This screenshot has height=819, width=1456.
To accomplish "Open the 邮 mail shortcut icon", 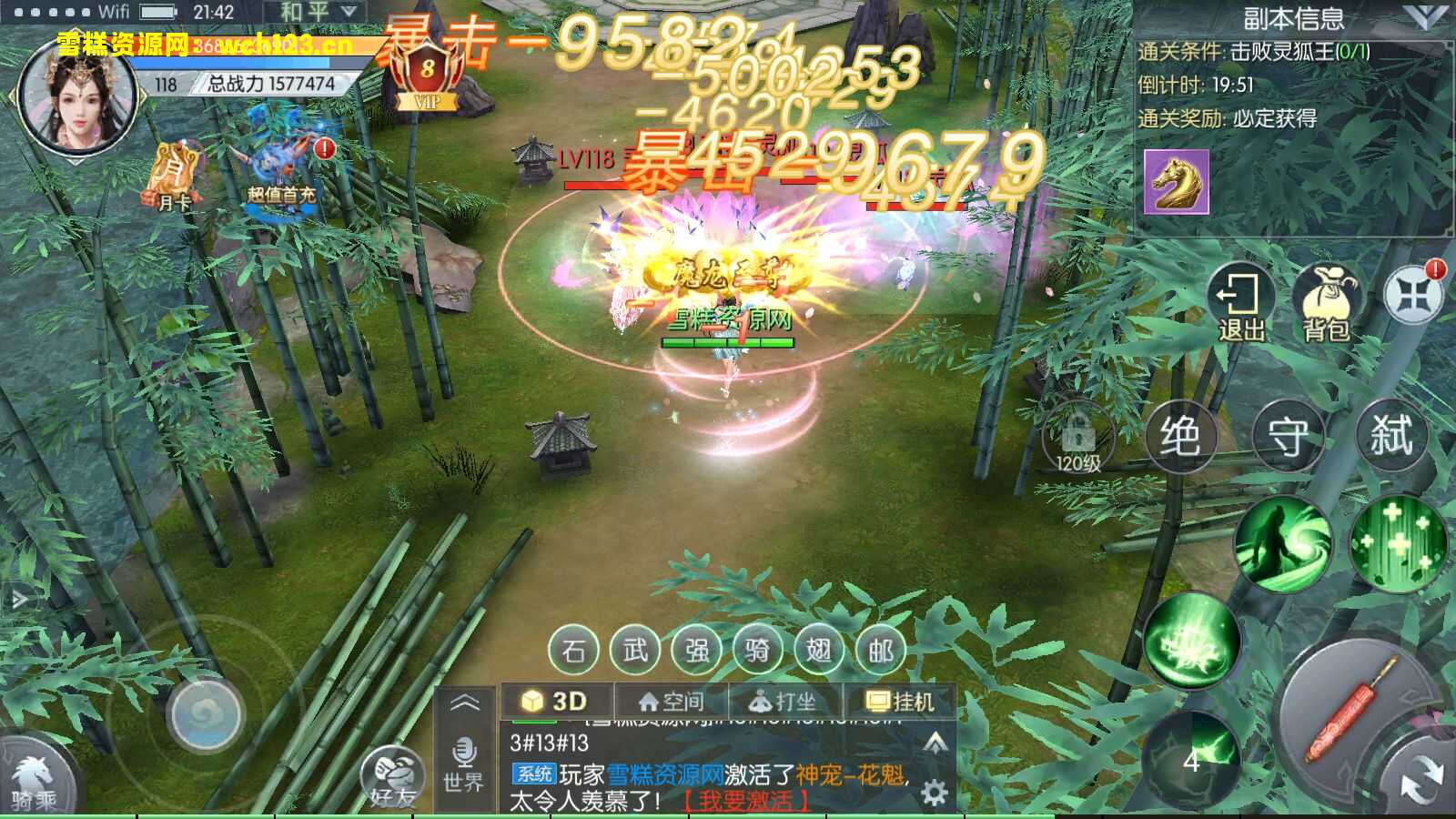I will click(x=877, y=652).
